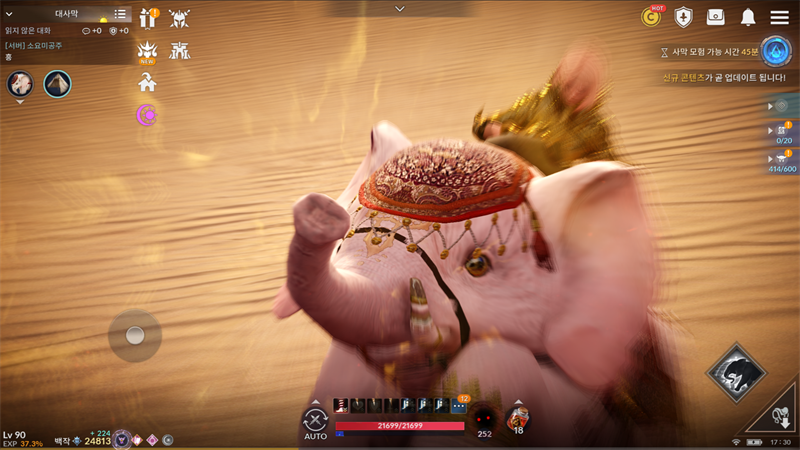Expand the top center dropdown arrow
Image resolution: width=800 pixels, height=450 pixels.
[400, 9]
